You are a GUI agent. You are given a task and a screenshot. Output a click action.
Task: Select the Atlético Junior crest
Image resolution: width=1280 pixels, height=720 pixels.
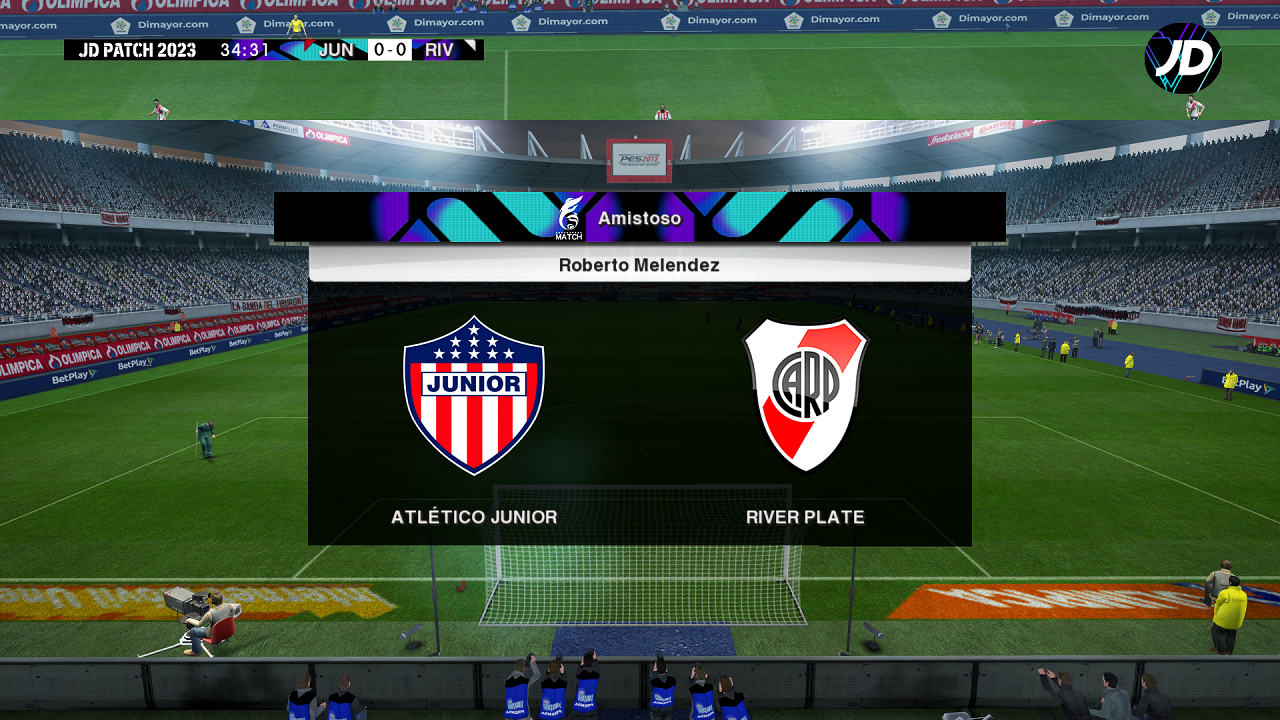(x=474, y=395)
